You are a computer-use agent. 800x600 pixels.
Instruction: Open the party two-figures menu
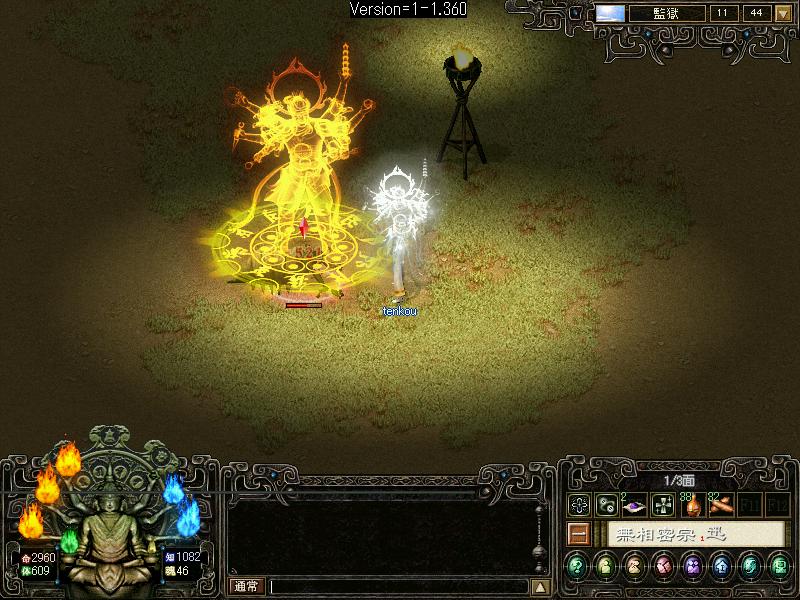[x=691, y=566]
